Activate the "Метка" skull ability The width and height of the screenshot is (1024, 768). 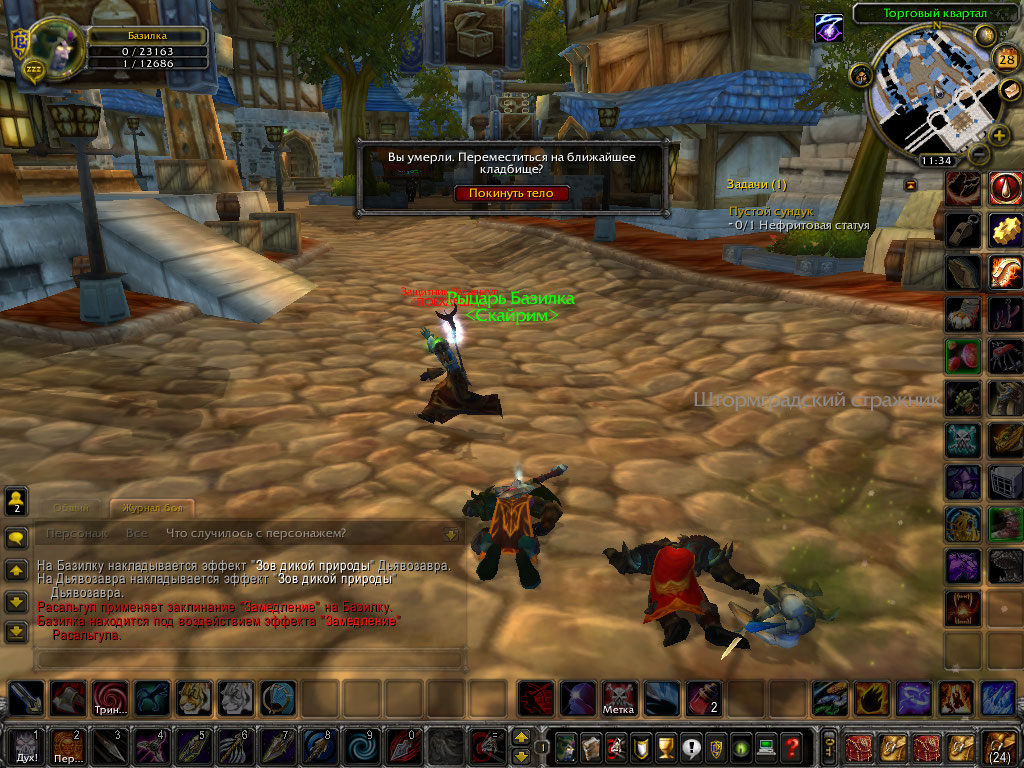click(619, 699)
